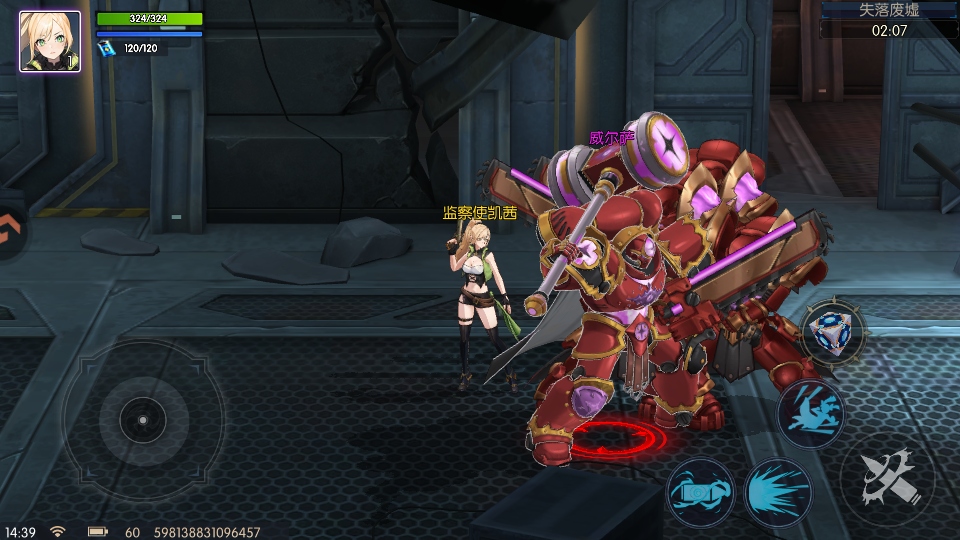Fire the cannon blast skill

pos(699,492)
